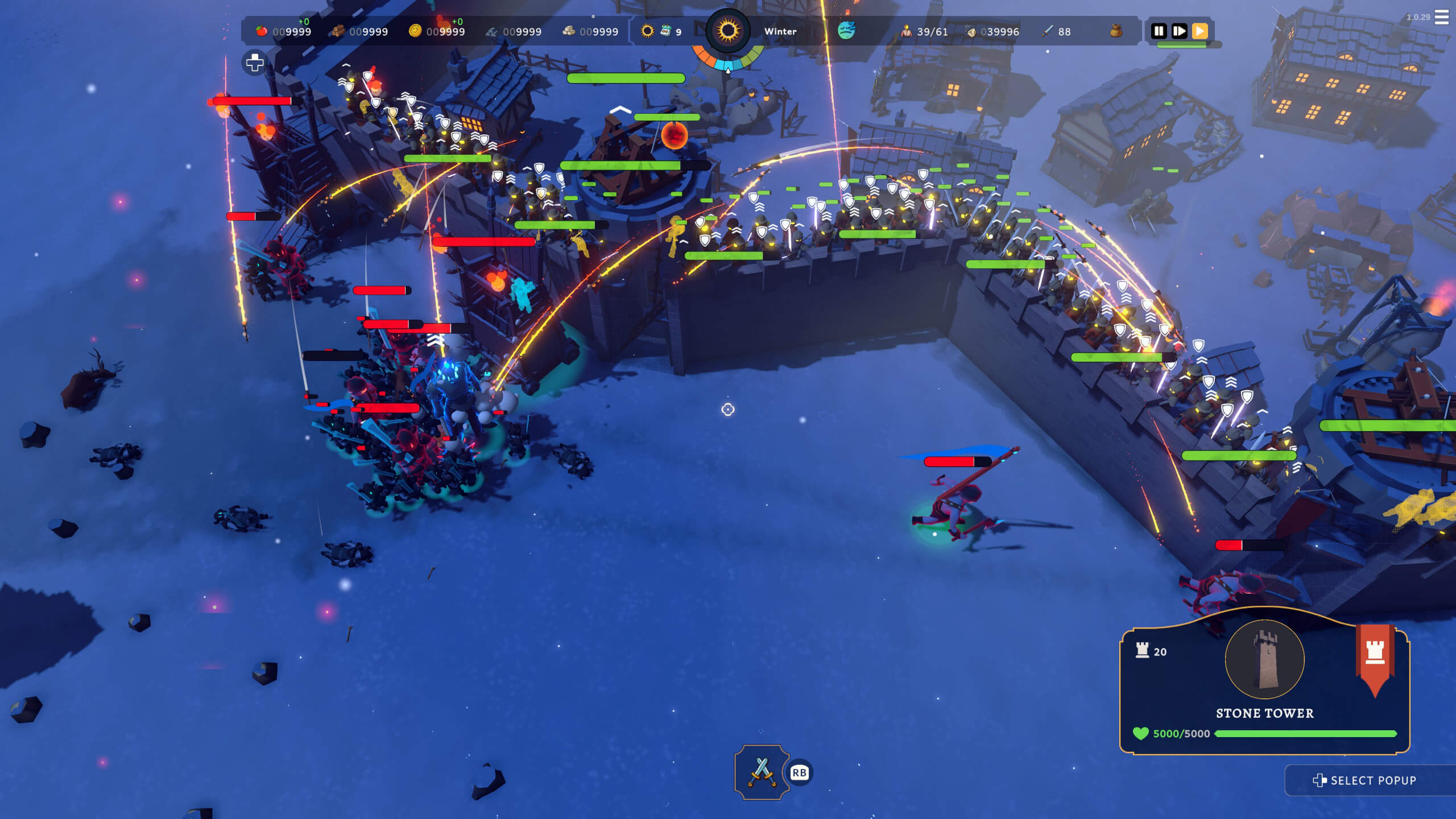Click the iron ore resource counter icon
The height and width of the screenshot is (819, 1456).
(492, 31)
